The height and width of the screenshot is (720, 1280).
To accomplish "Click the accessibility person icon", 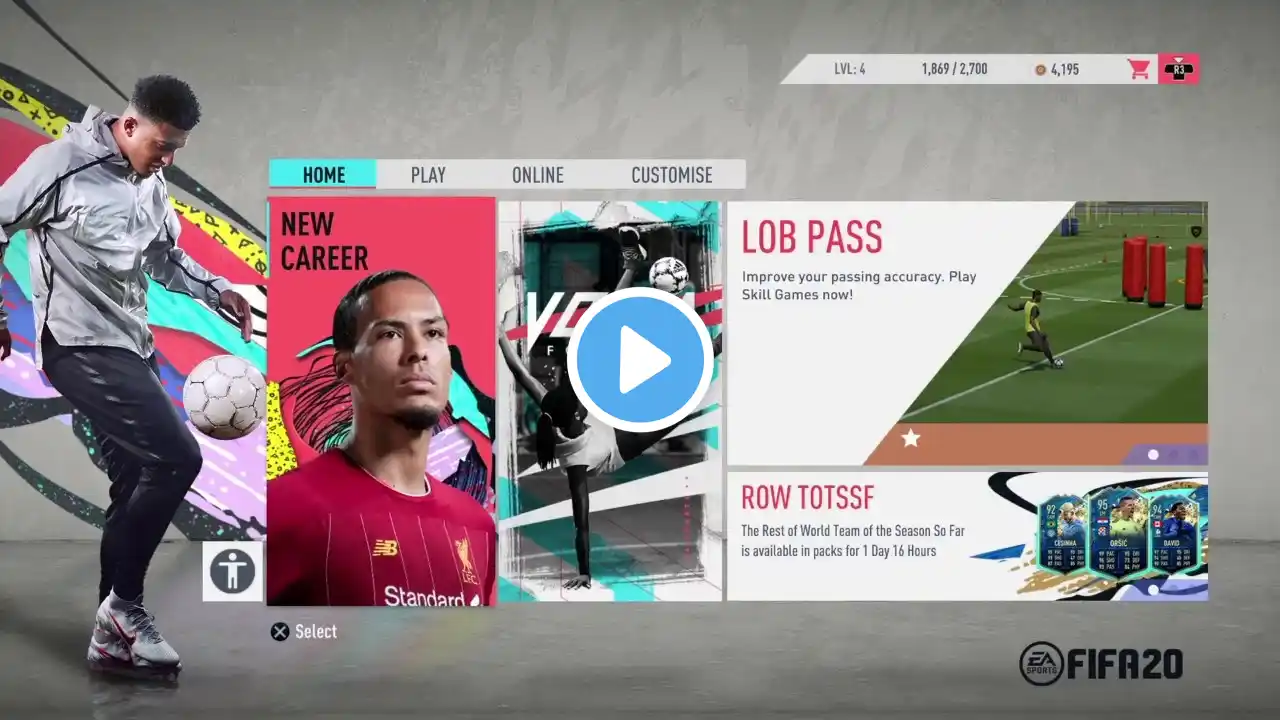I will 233,572.
